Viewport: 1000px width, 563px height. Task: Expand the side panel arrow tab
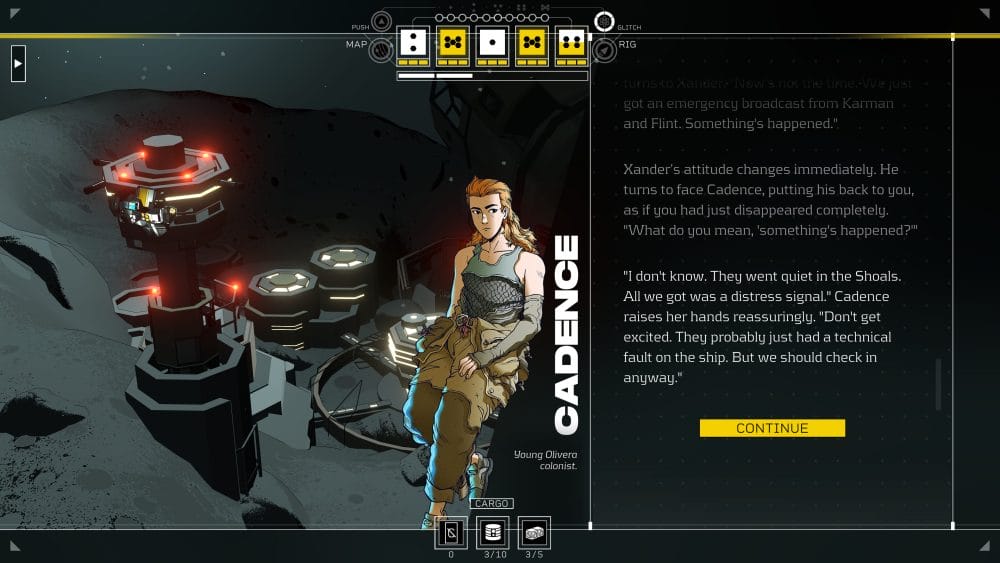(x=18, y=65)
